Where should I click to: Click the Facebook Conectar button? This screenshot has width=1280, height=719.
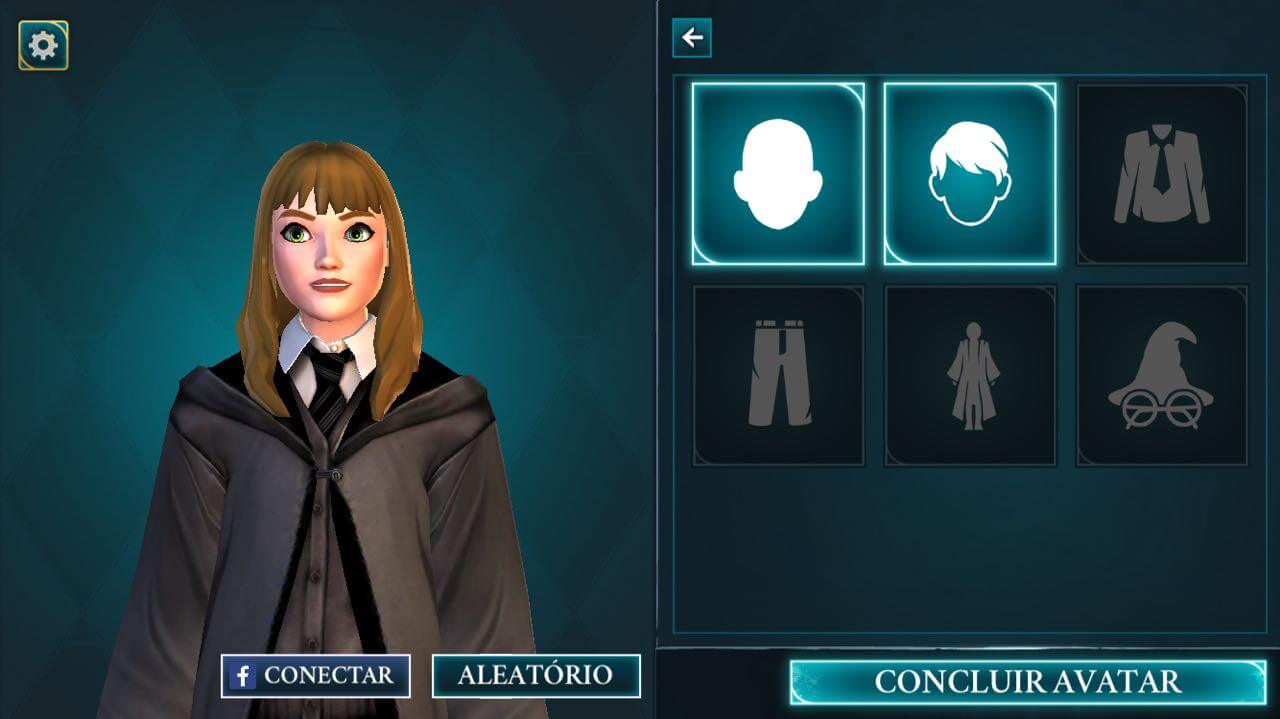pos(316,676)
